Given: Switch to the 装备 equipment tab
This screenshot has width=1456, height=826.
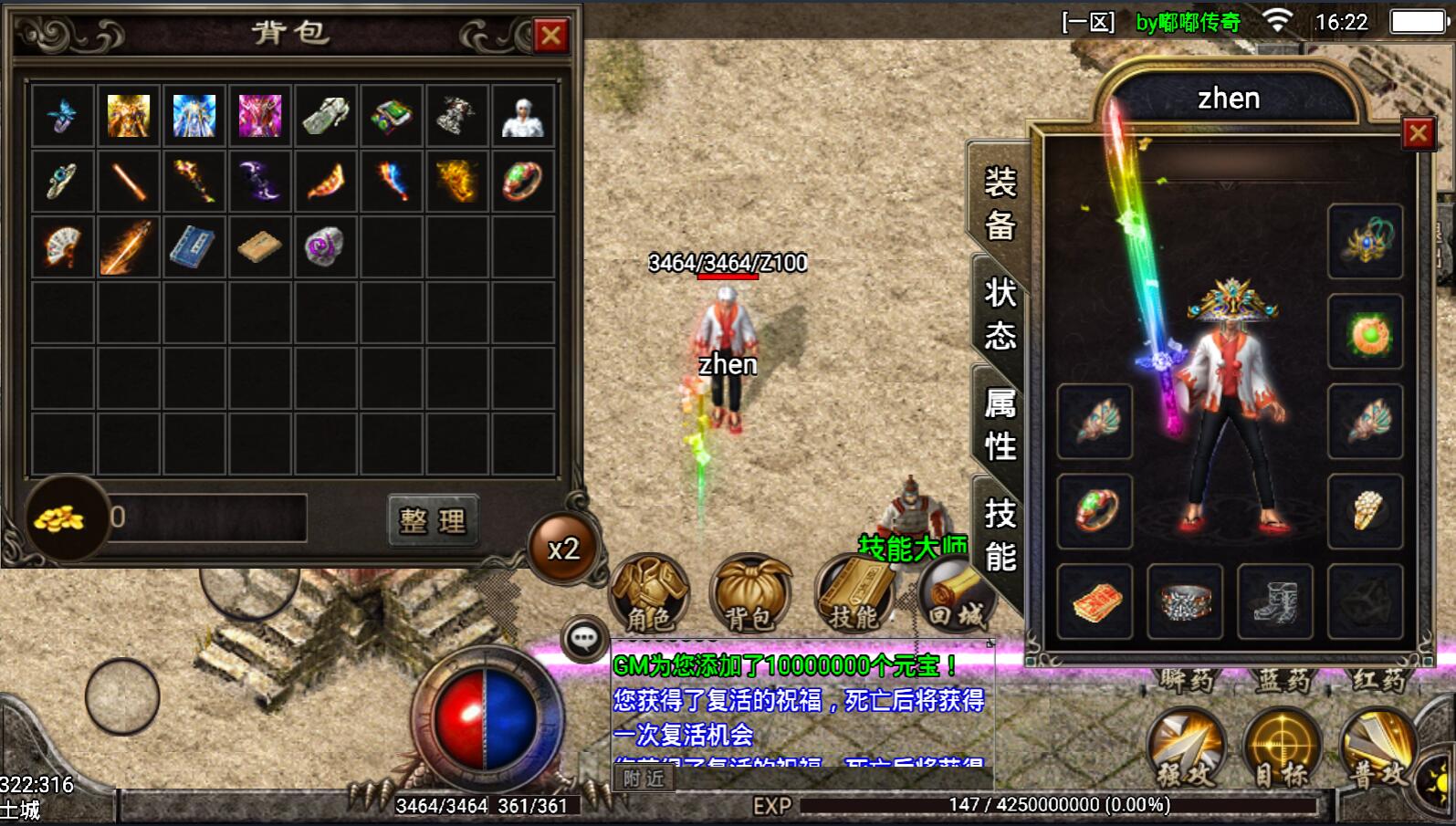Looking at the screenshot, I should 1000,203.
